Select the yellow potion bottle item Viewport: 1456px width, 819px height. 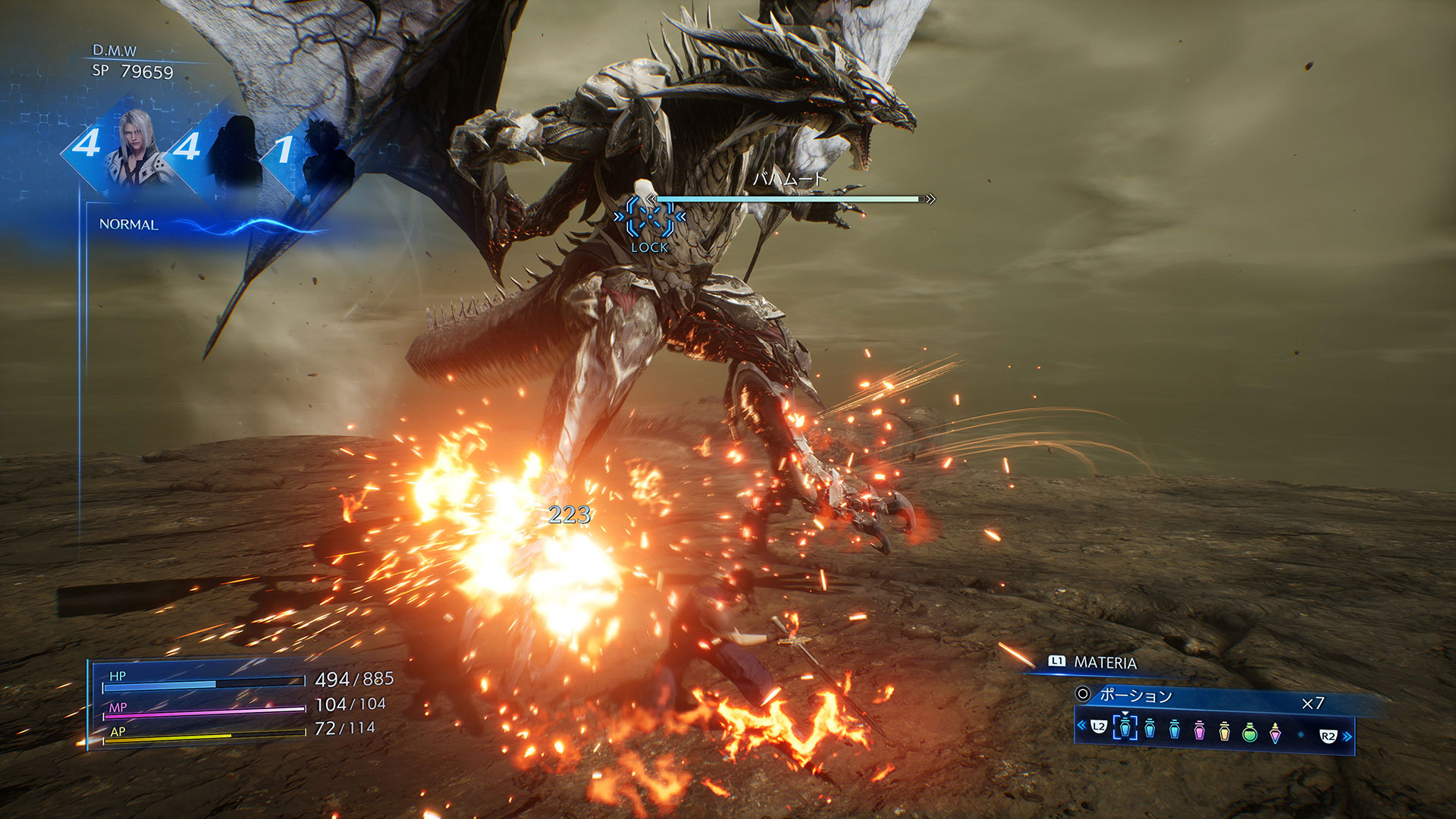(1224, 731)
